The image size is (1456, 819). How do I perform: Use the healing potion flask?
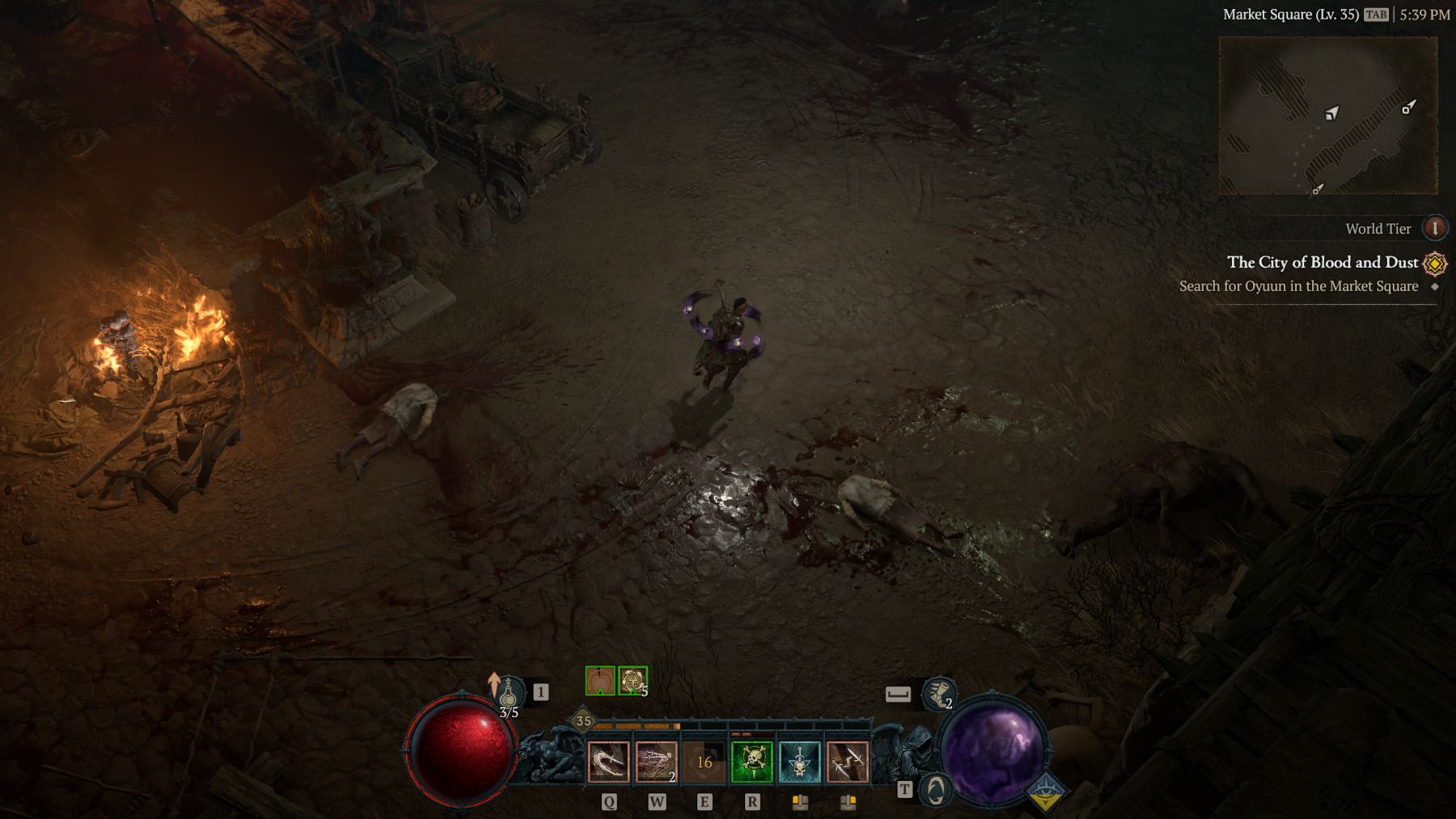tap(508, 694)
